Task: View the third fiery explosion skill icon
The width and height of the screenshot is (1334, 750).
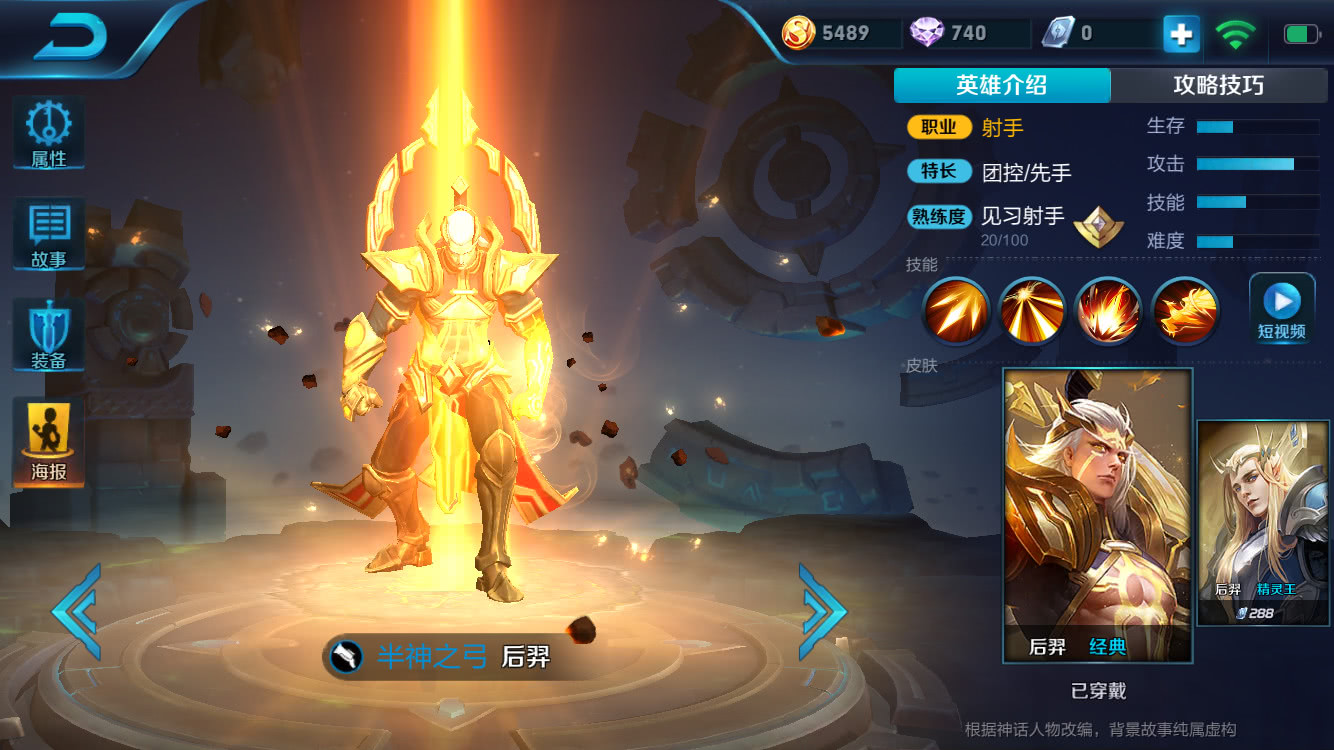Action: 1108,310
